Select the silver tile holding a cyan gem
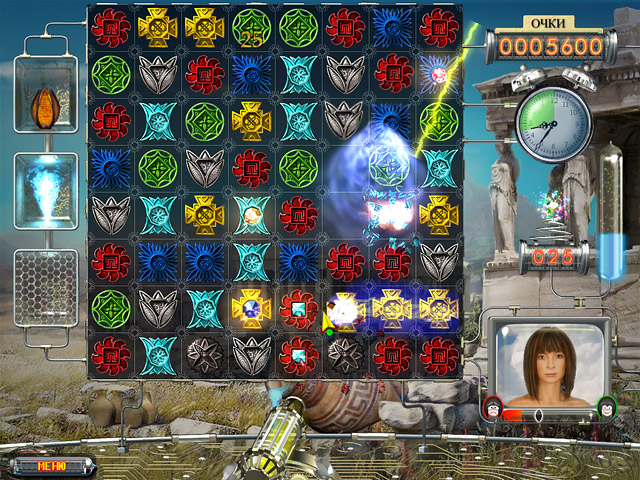This screenshot has width=640, height=480. (x=298, y=352)
